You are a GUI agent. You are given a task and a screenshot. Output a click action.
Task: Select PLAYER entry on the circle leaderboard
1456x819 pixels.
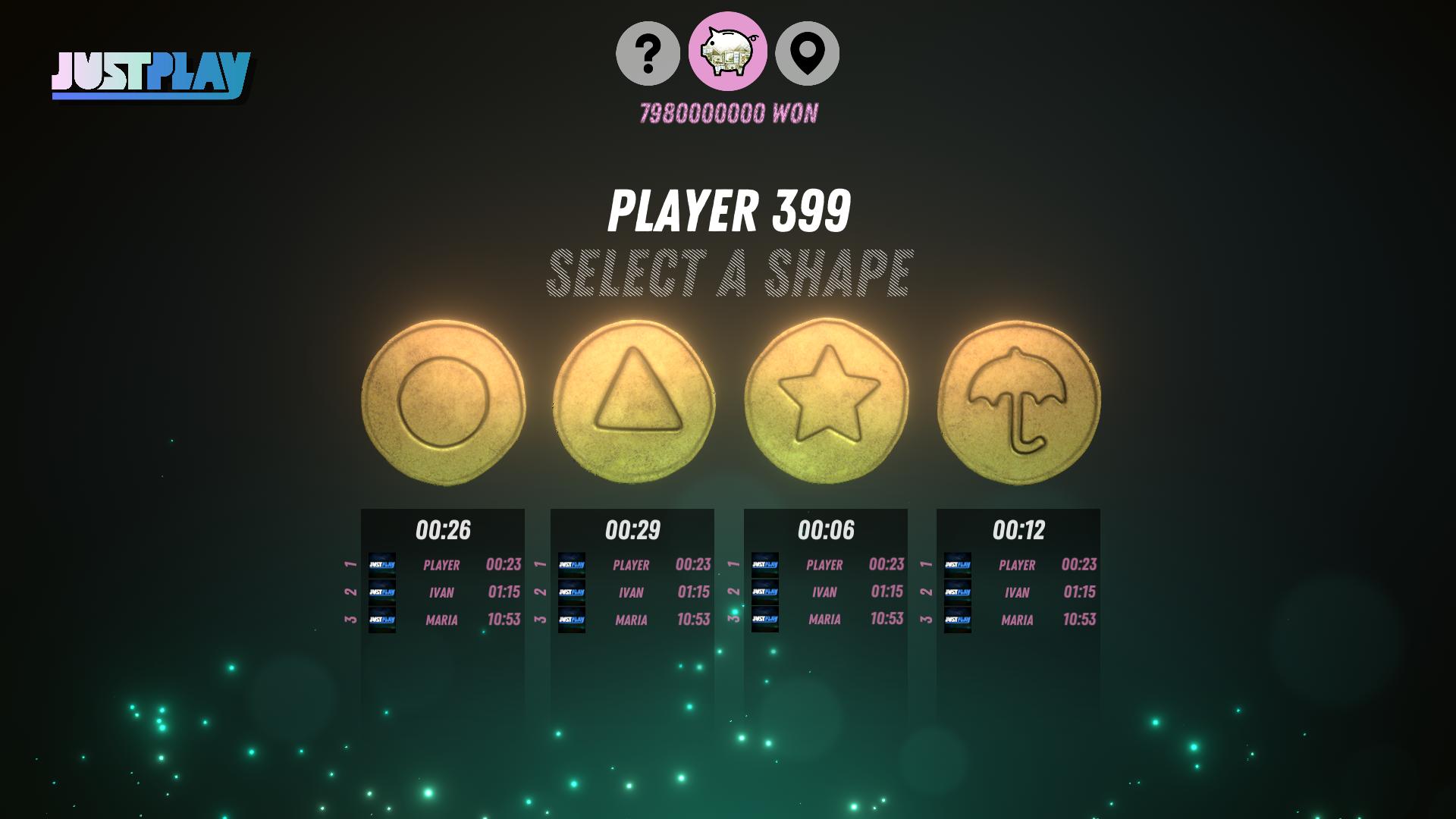[442, 565]
